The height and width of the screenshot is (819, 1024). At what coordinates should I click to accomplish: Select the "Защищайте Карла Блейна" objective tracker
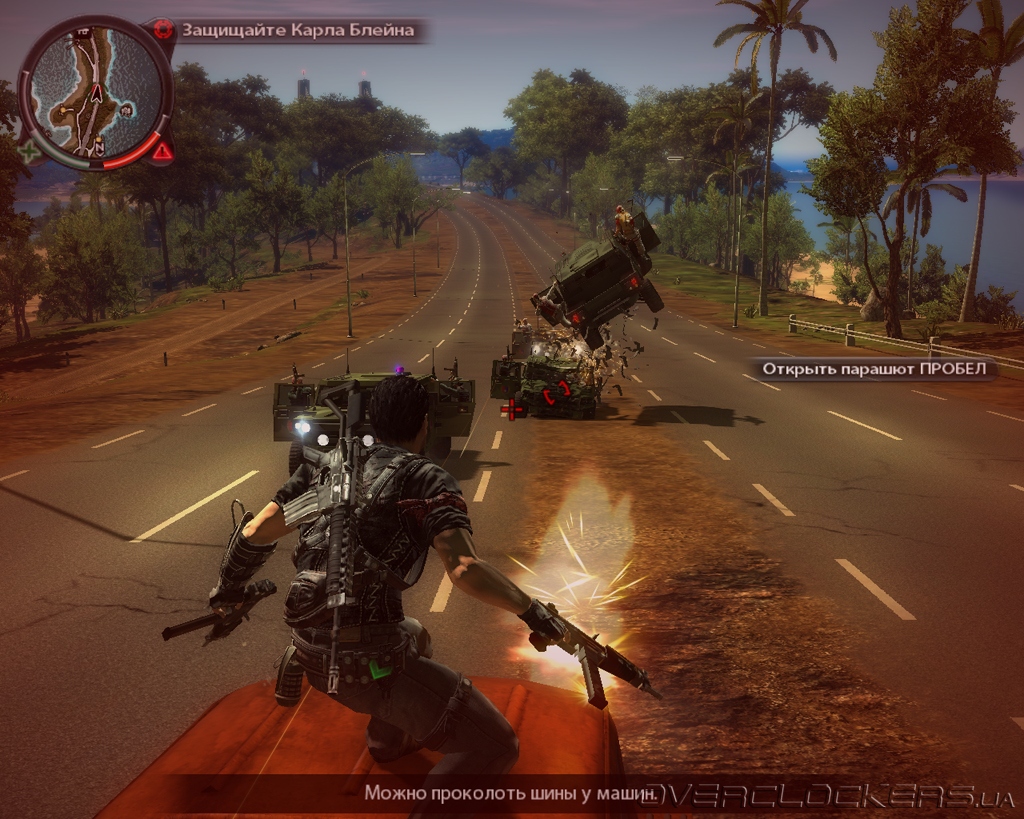pos(297,30)
